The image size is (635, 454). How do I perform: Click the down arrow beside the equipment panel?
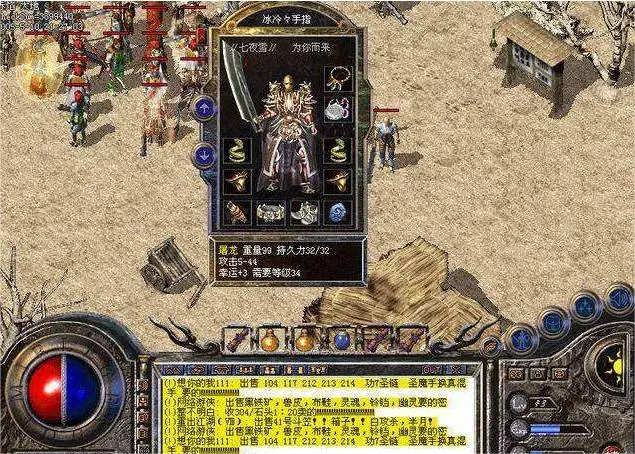204,154
